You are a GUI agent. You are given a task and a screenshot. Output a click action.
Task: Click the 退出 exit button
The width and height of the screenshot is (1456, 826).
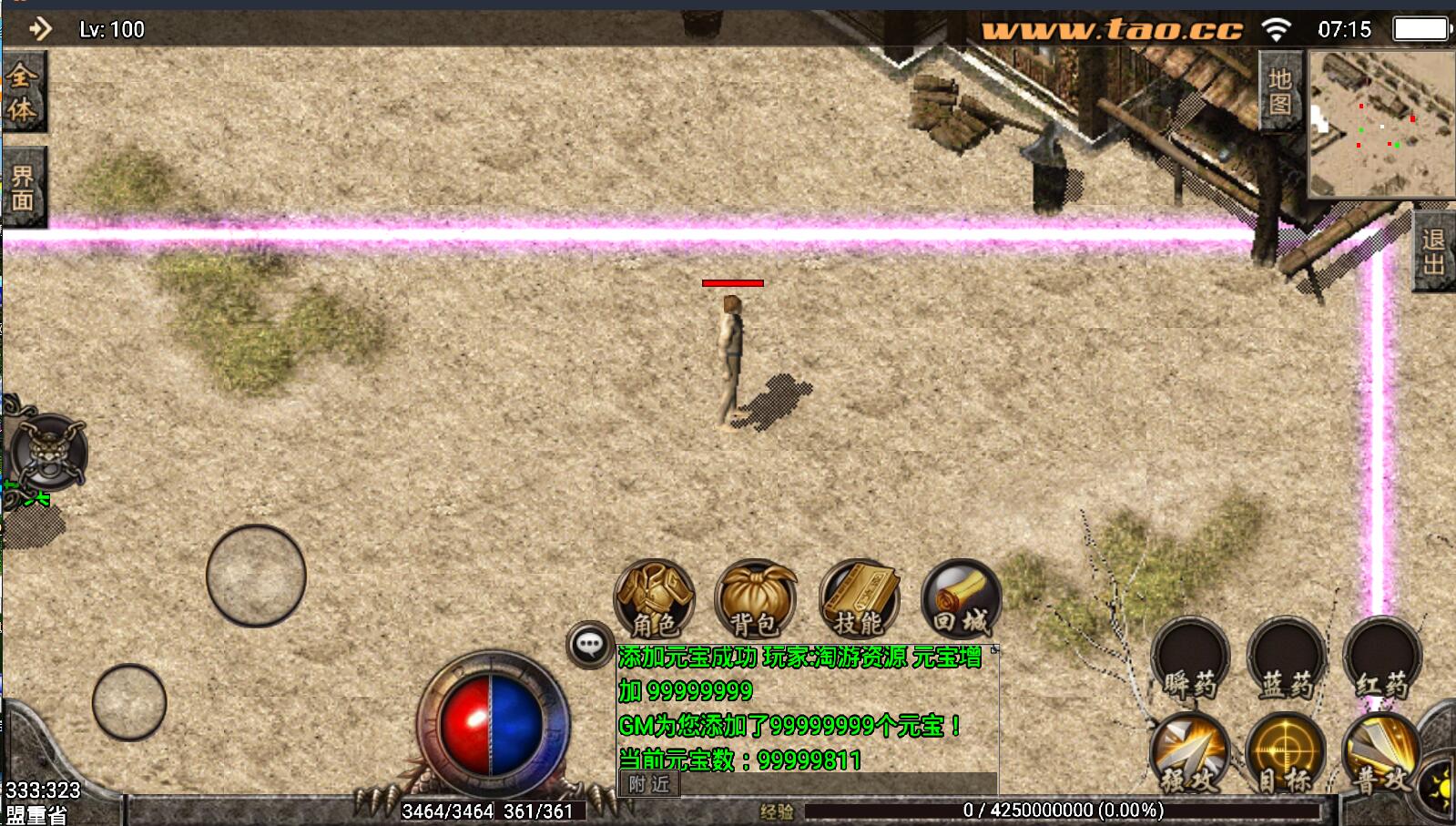point(1433,251)
